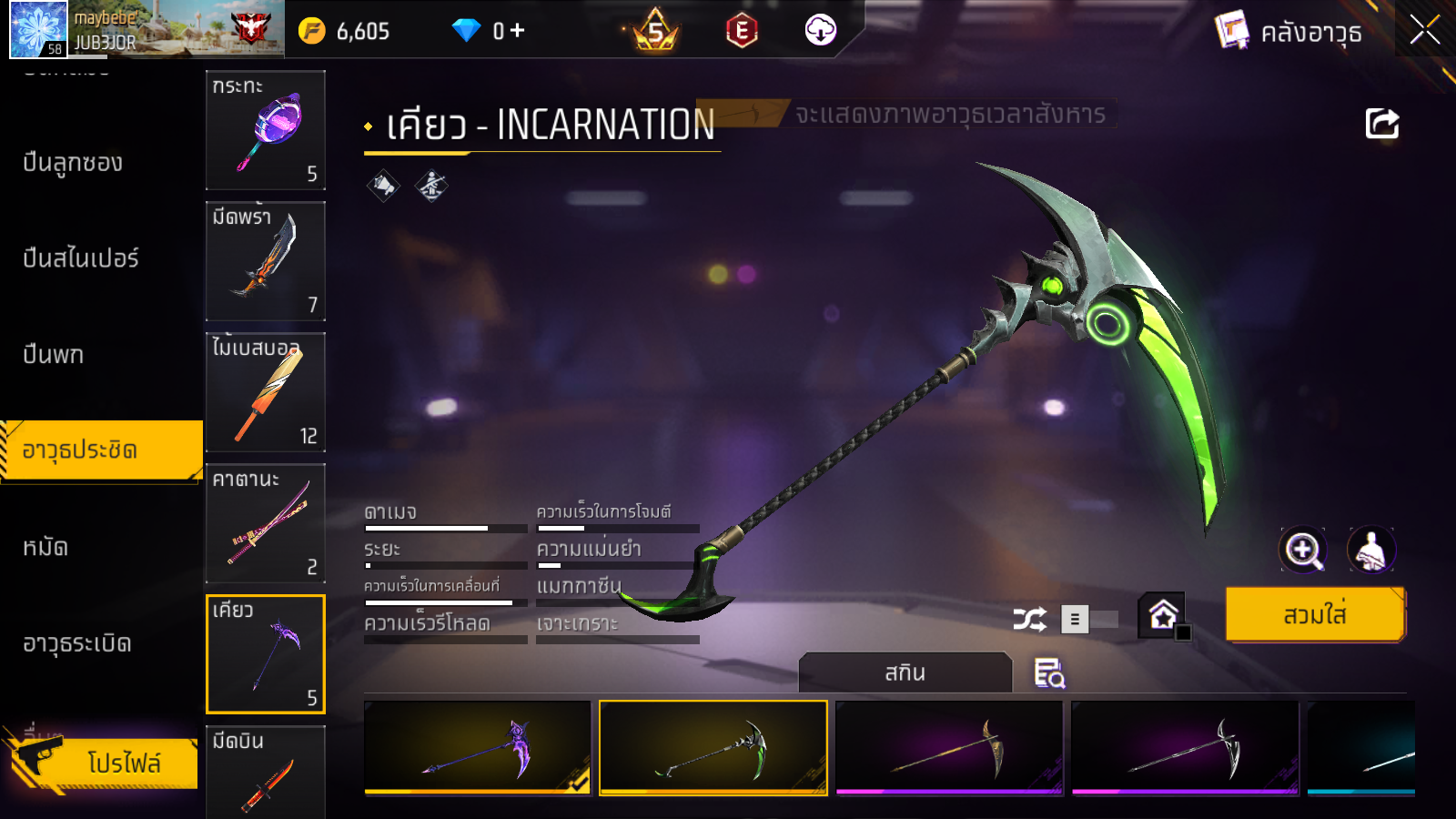Add diamonds with the plus button

[x=518, y=31]
